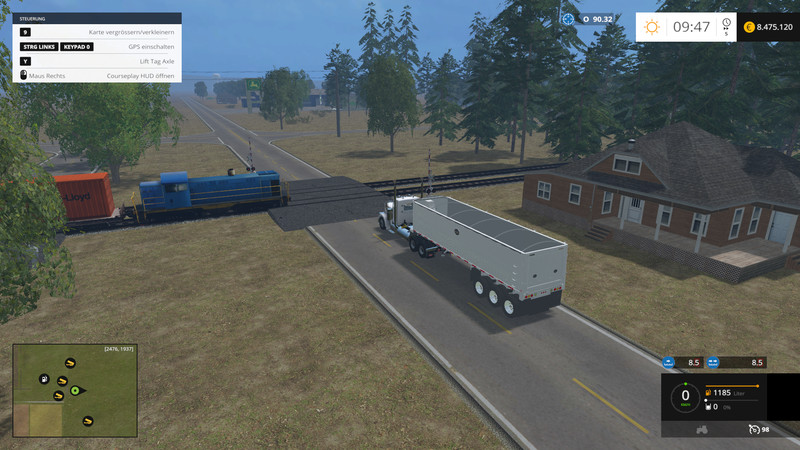This screenshot has width=800, height=450.
Task: Click the blue GPS compass icon
Action: pos(568,18)
